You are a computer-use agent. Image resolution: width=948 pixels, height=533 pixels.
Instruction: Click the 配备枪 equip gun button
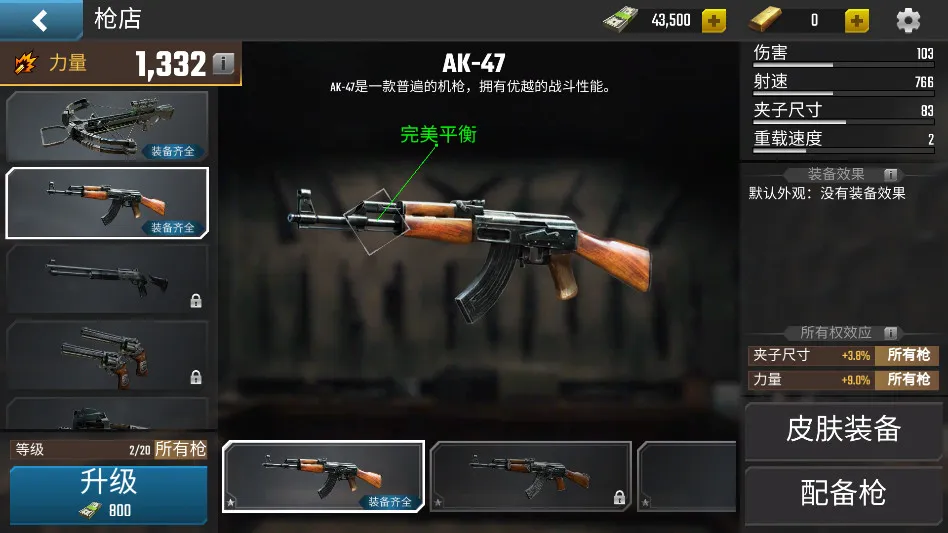[843, 493]
